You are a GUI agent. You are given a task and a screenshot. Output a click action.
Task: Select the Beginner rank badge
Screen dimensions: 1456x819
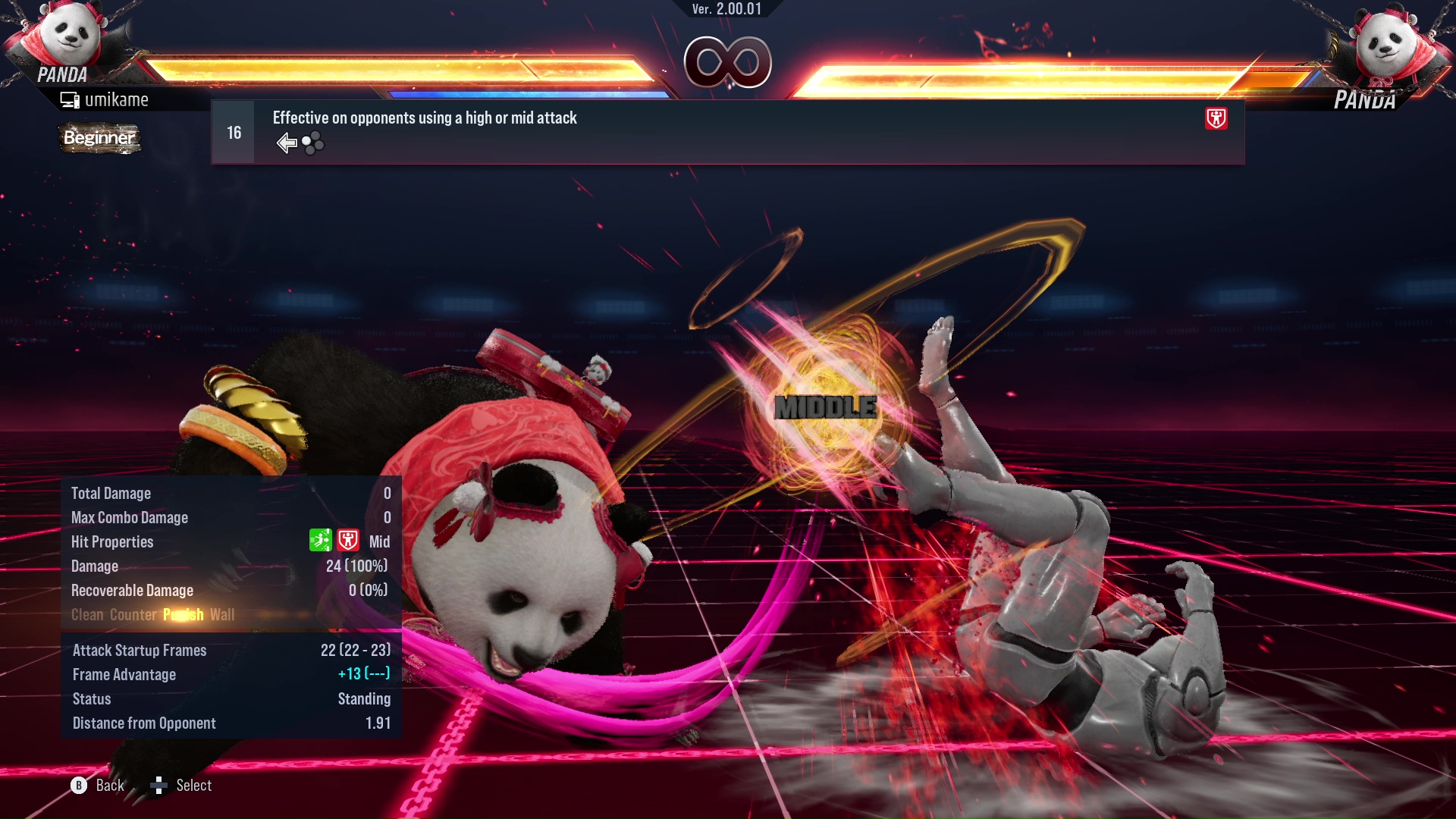pos(99,138)
